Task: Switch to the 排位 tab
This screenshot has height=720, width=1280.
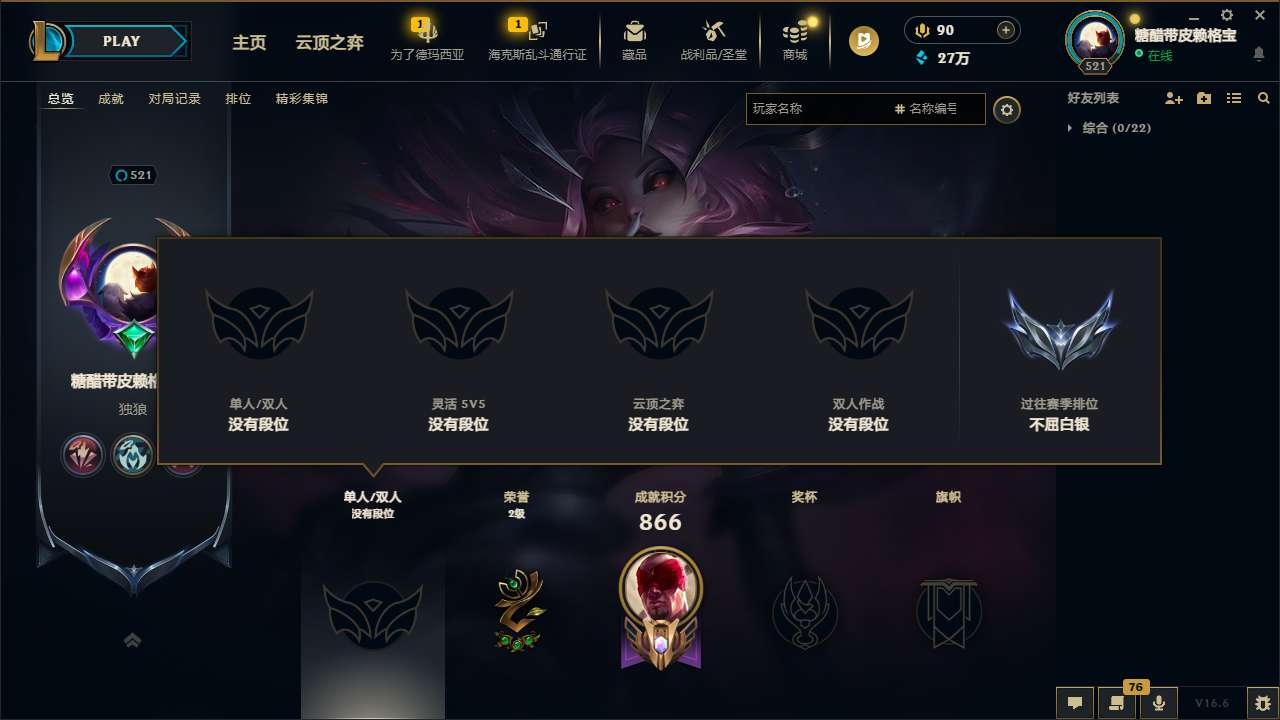Action: pos(239,99)
